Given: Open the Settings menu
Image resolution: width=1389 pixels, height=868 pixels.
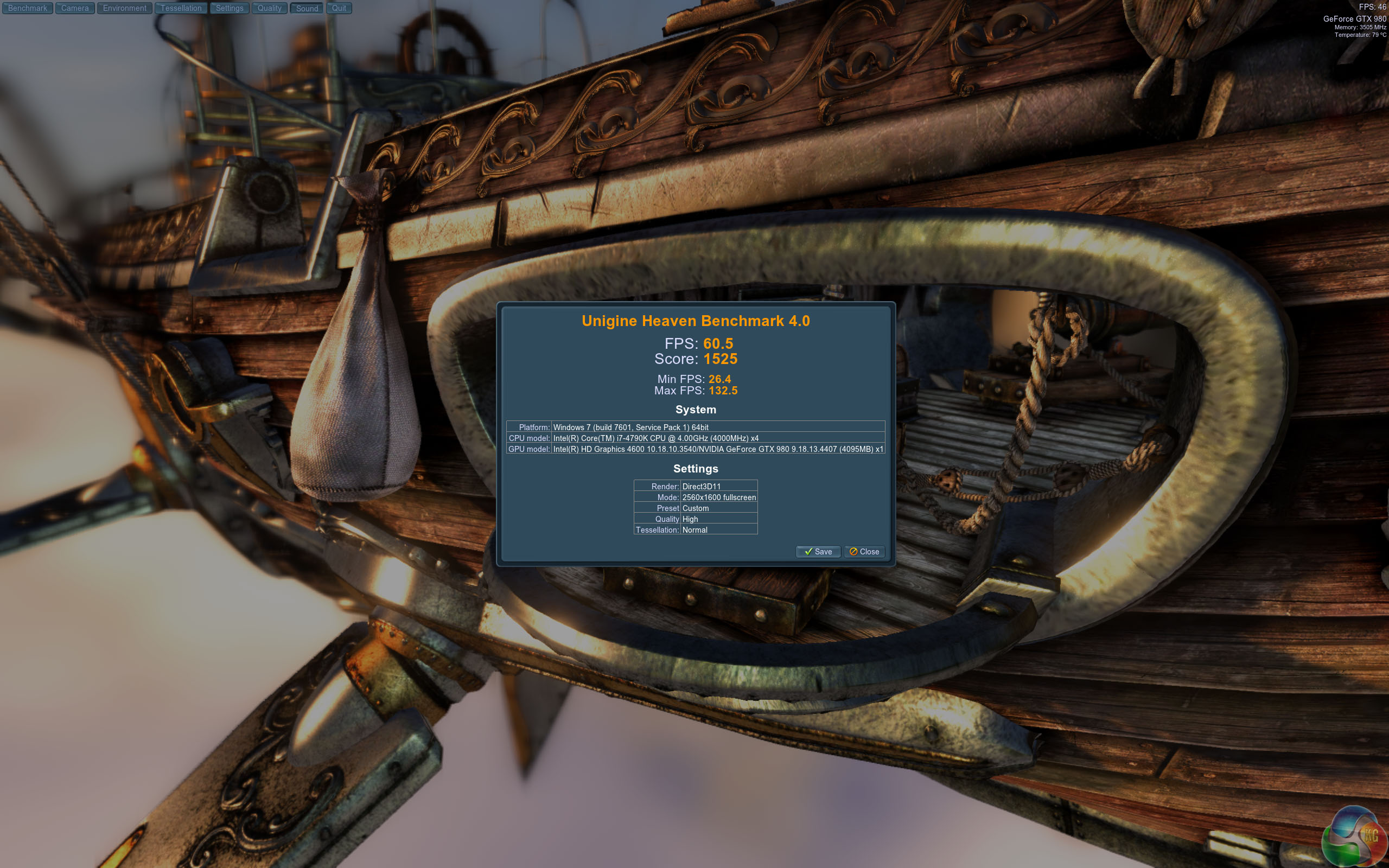Looking at the screenshot, I should [230, 8].
